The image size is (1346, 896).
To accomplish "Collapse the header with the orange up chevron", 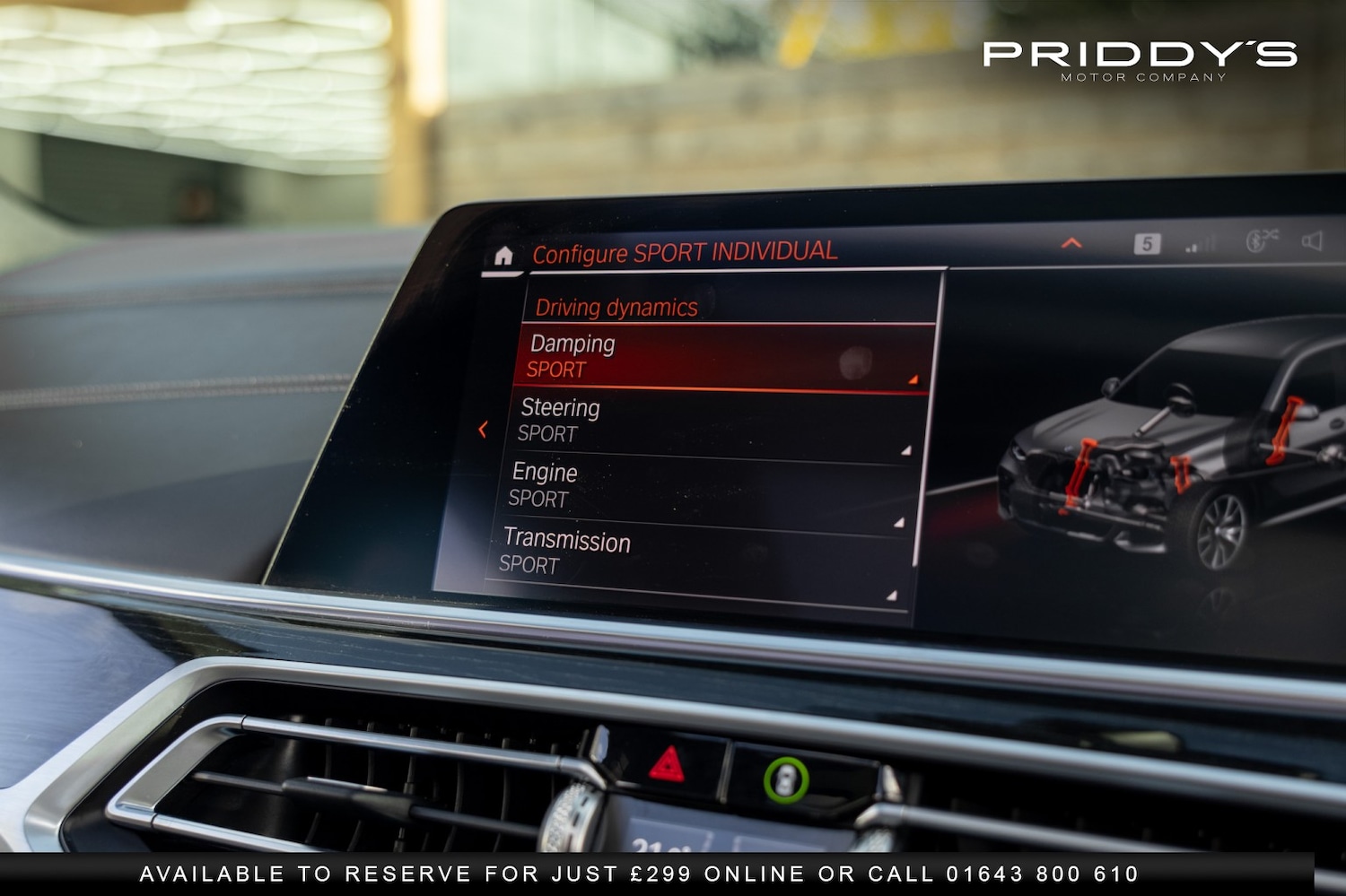I will tap(1070, 243).
